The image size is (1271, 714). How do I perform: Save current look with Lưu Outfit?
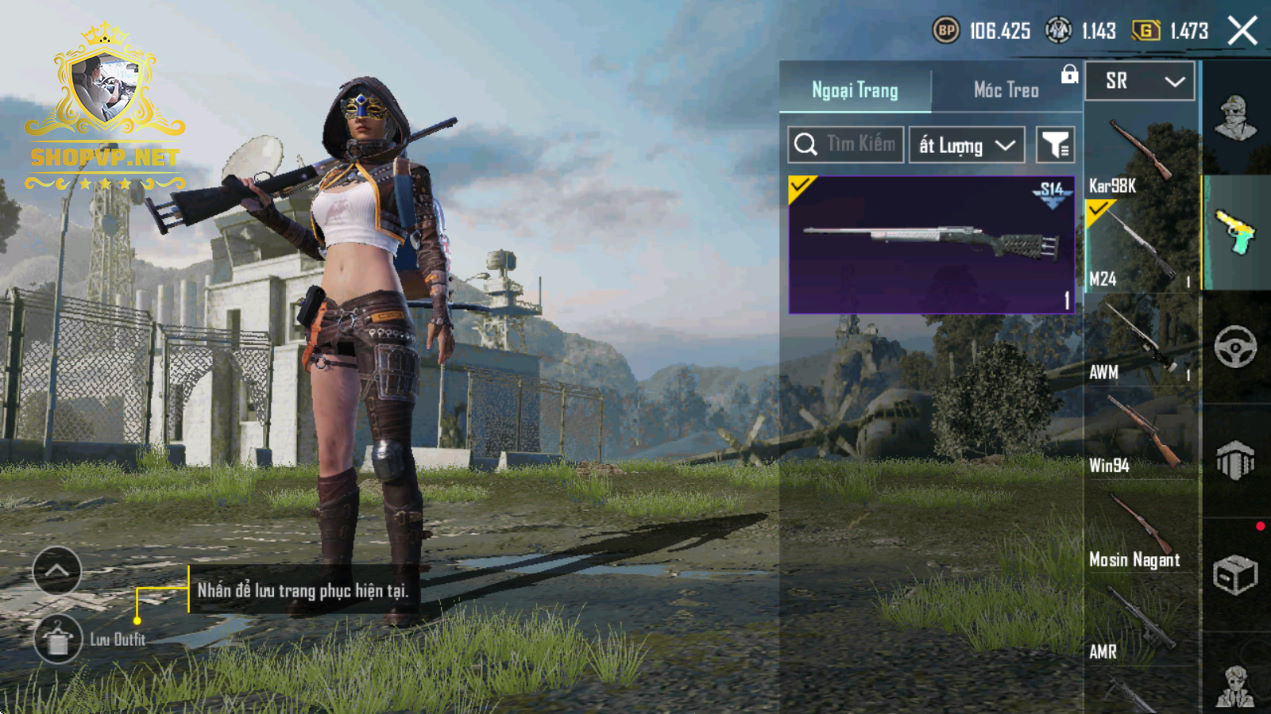click(58, 638)
